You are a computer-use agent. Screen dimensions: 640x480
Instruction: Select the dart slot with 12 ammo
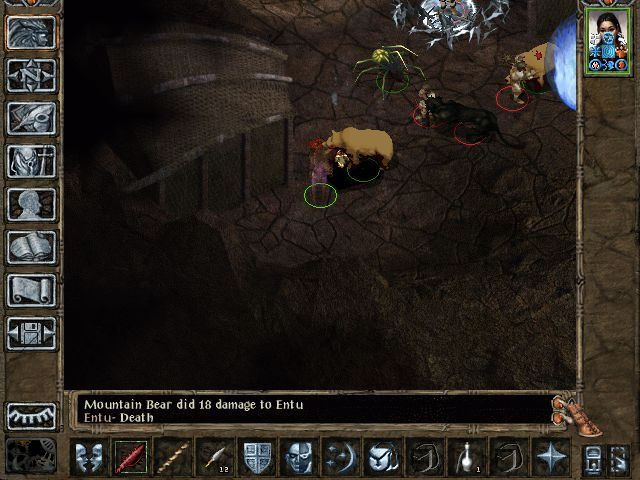[x=216, y=457]
